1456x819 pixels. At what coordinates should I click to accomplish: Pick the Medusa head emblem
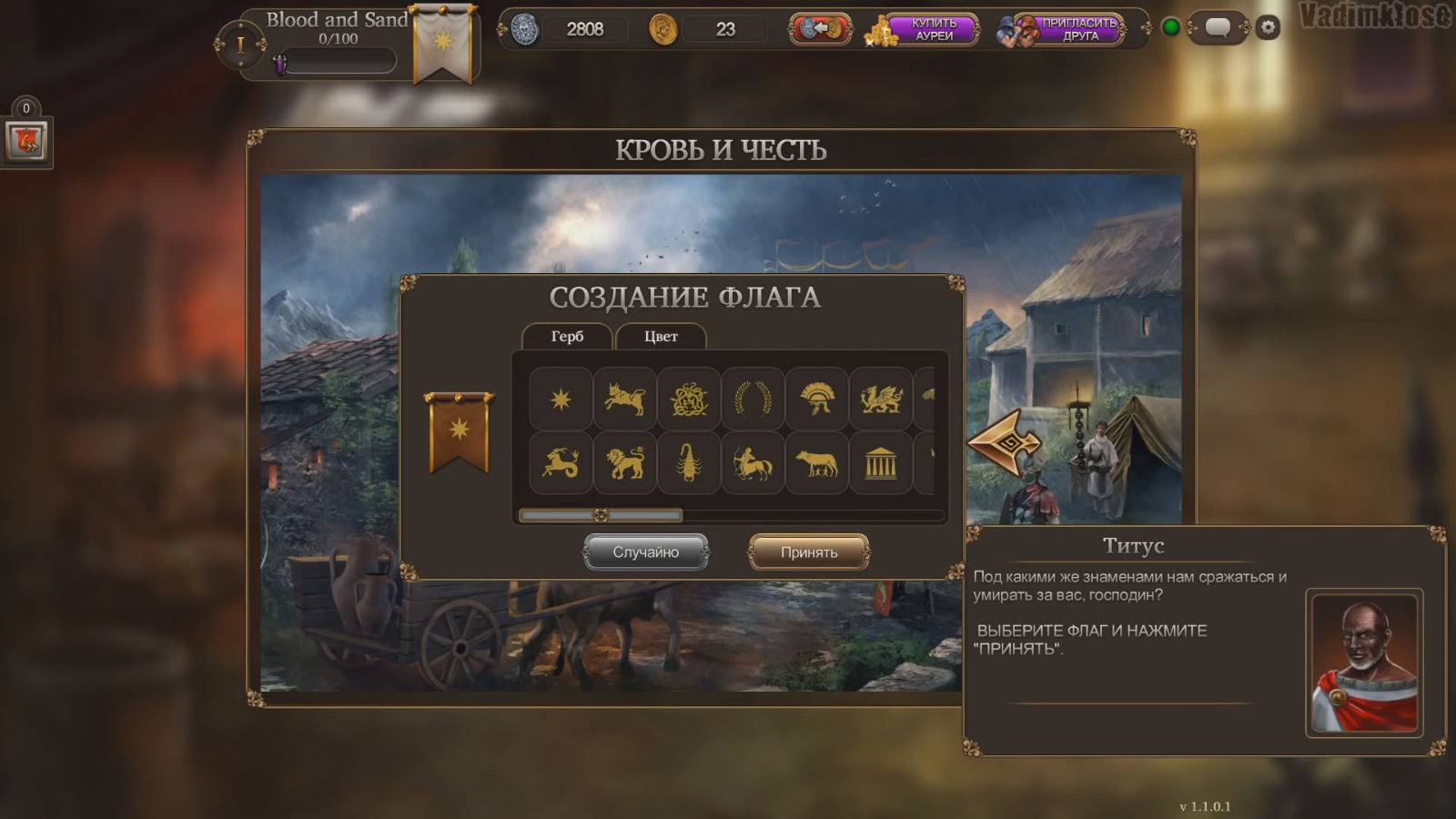tap(689, 399)
